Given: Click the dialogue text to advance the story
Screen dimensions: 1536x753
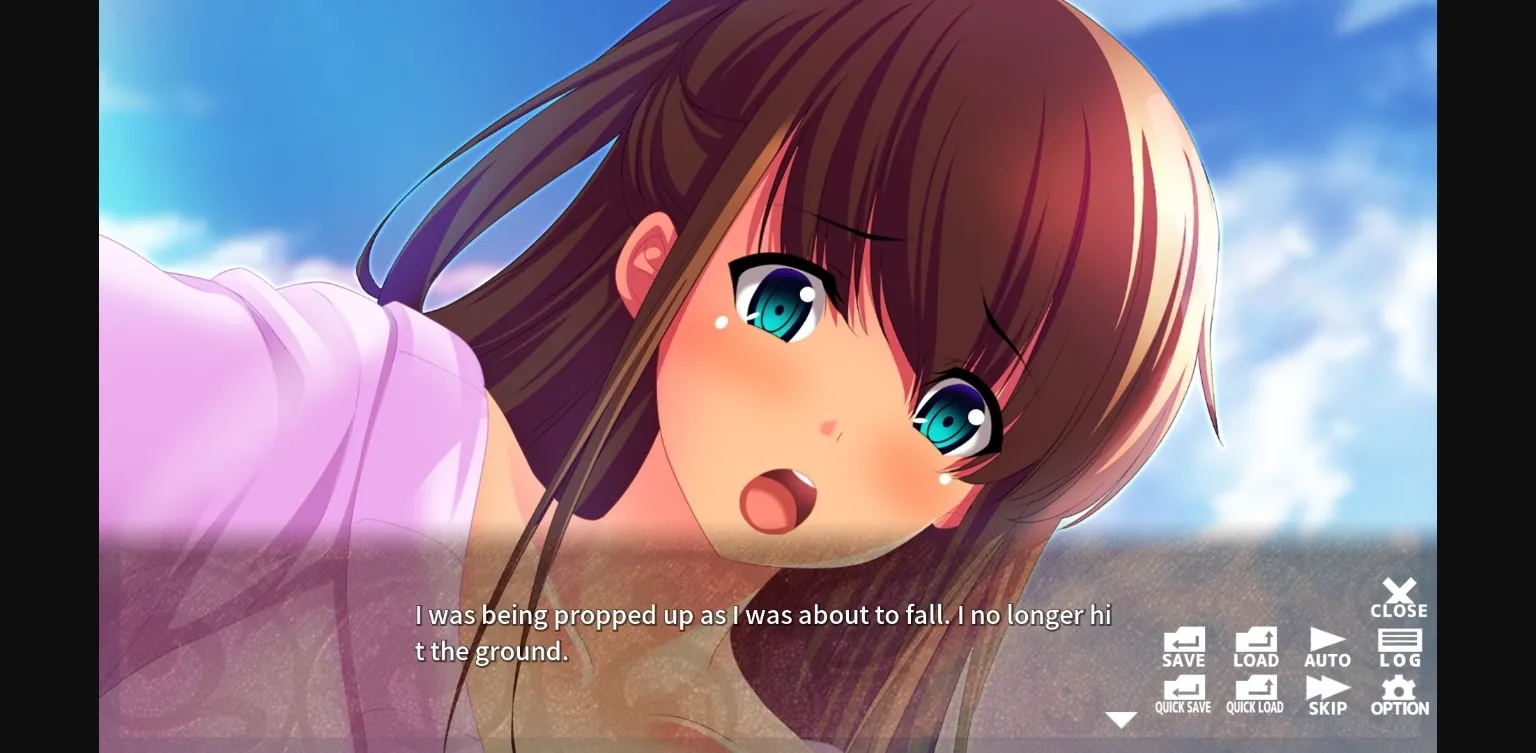Looking at the screenshot, I should click(x=760, y=632).
